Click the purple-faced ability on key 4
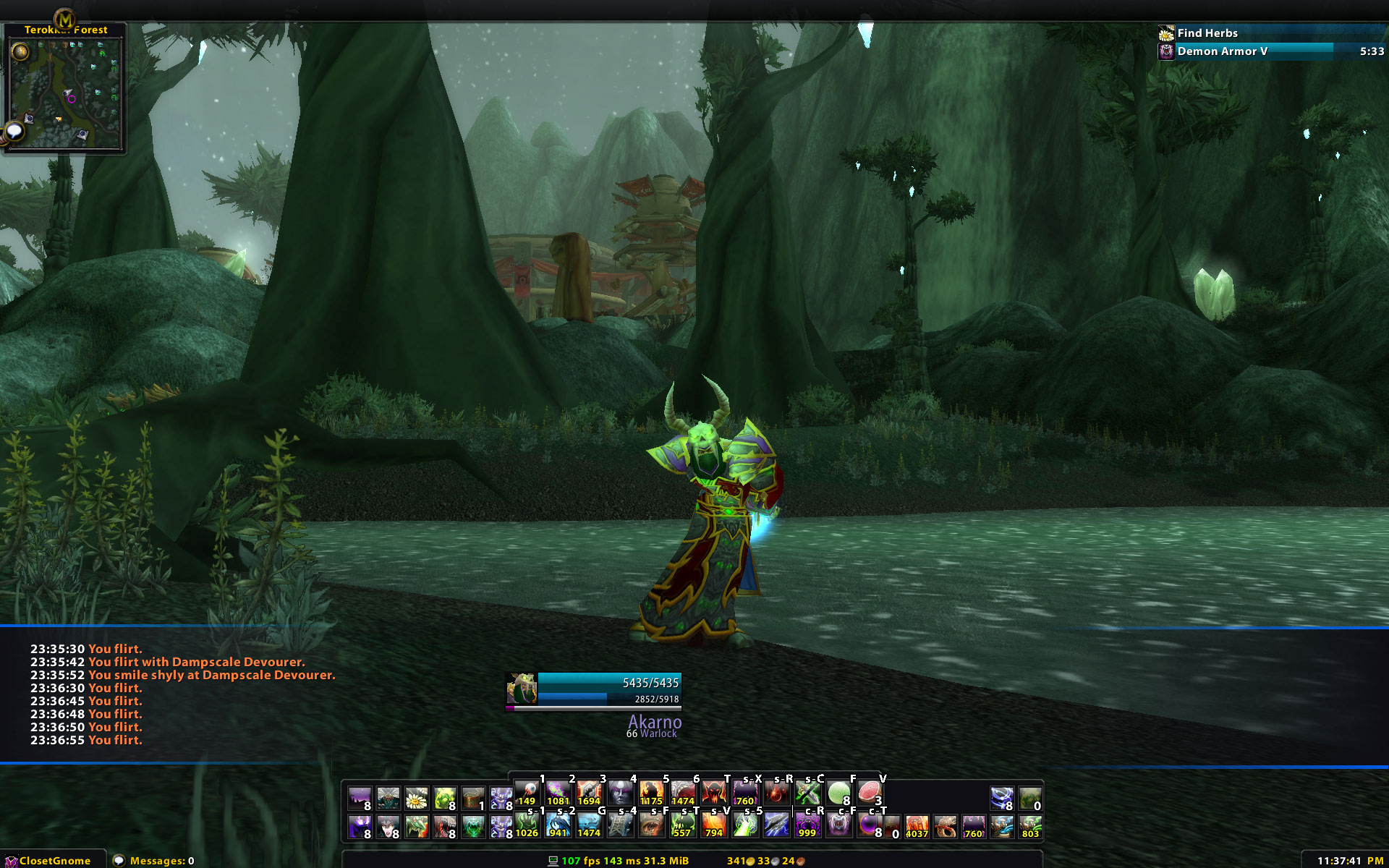 tap(621, 793)
